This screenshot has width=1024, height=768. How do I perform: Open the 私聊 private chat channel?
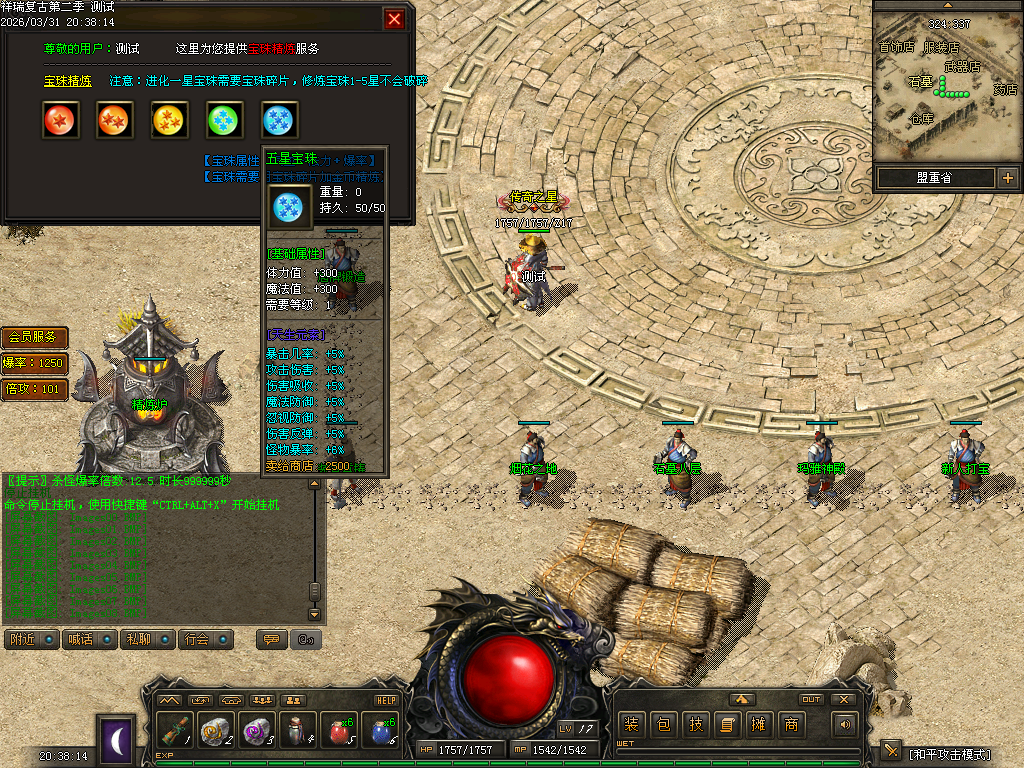147,639
